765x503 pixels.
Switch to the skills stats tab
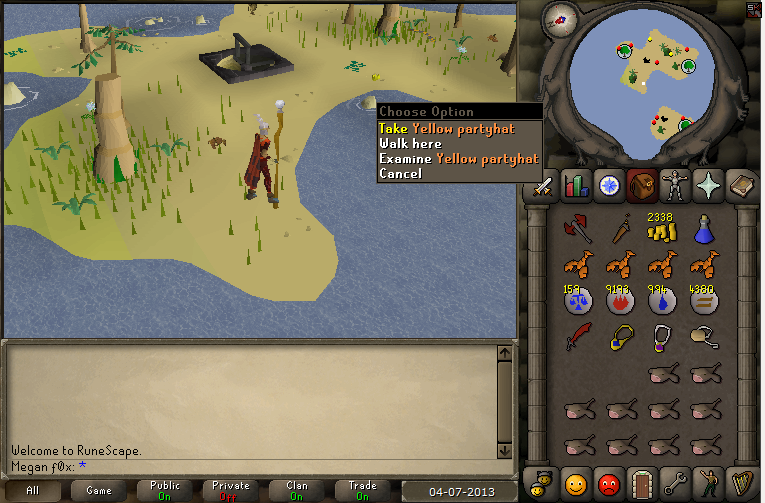click(x=575, y=185)
